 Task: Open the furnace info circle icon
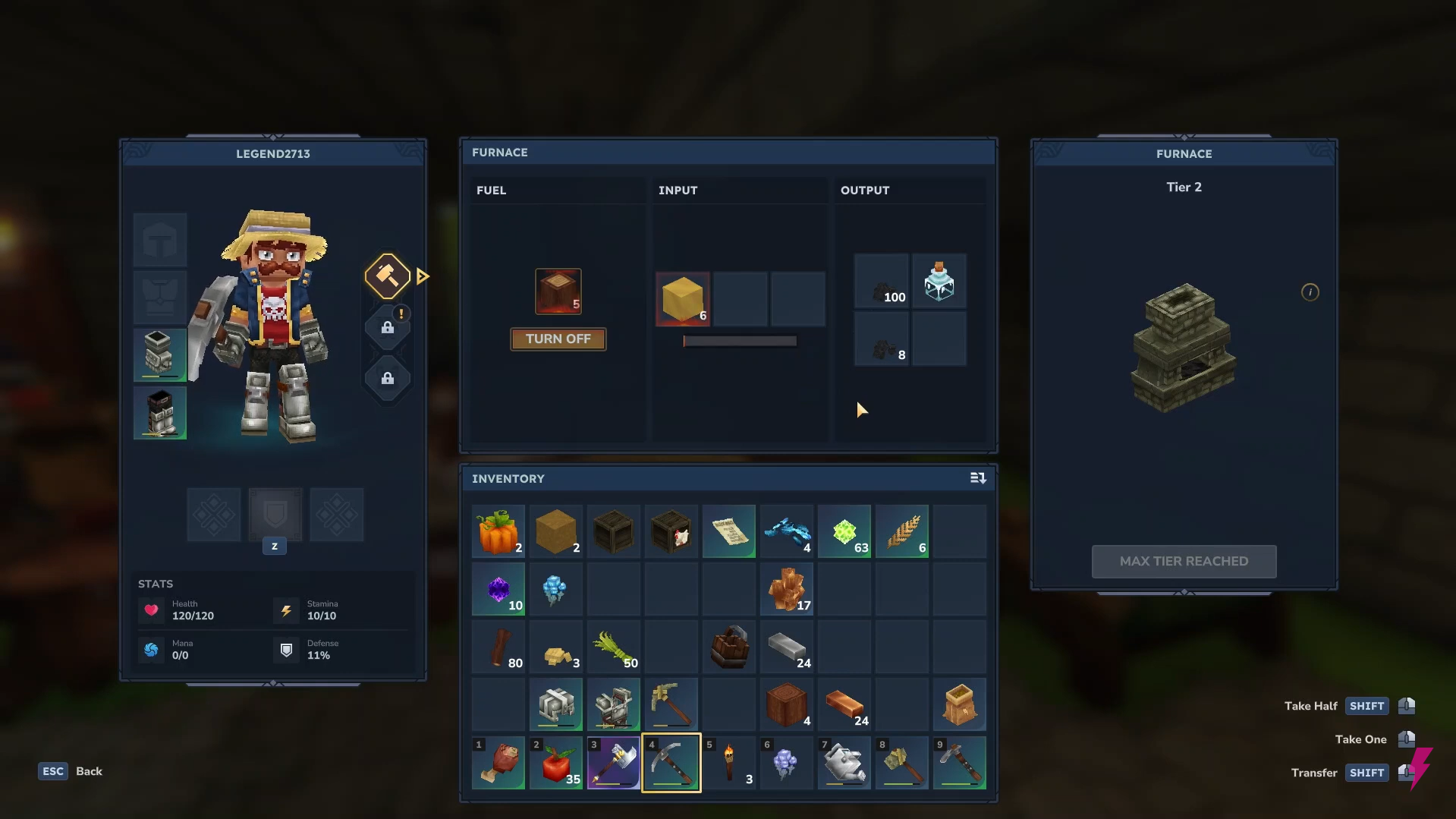coord(1310,291)
